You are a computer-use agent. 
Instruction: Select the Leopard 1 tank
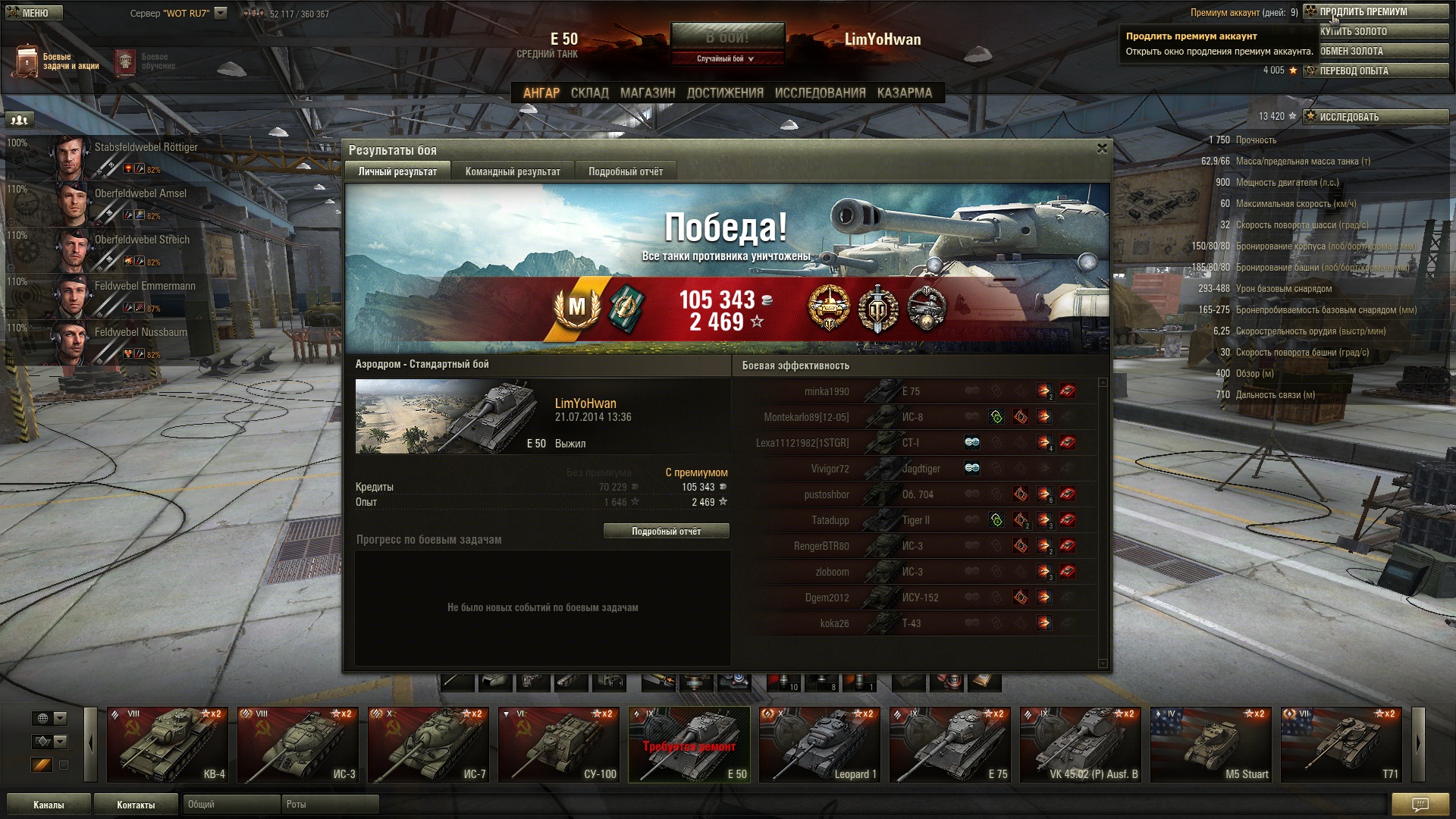[x=820, y=745]
